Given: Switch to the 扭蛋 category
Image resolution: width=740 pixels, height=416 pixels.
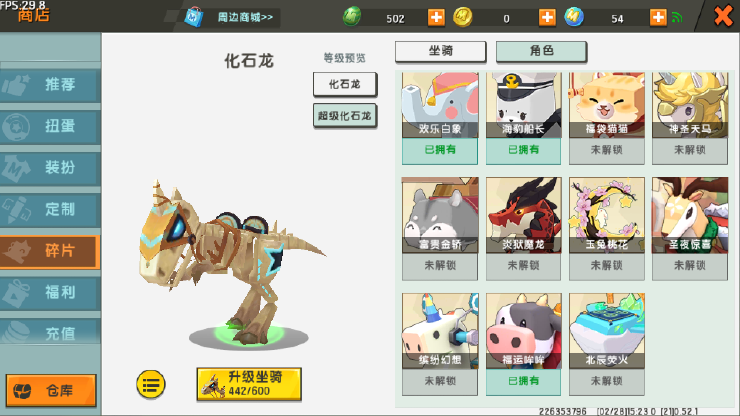Looking at the screenshot, I should click(51, 127).
